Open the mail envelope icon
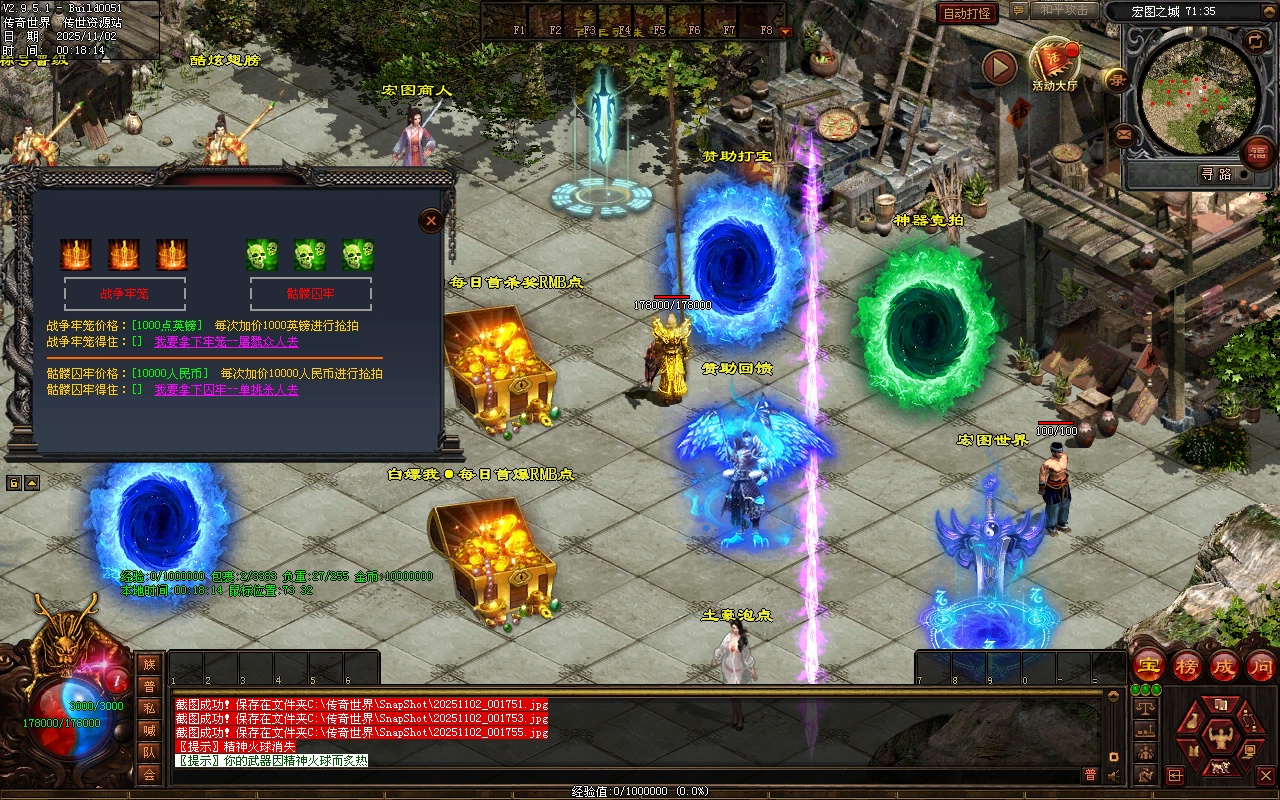This screenshot has width=1280, height=800. [1124, 133]
